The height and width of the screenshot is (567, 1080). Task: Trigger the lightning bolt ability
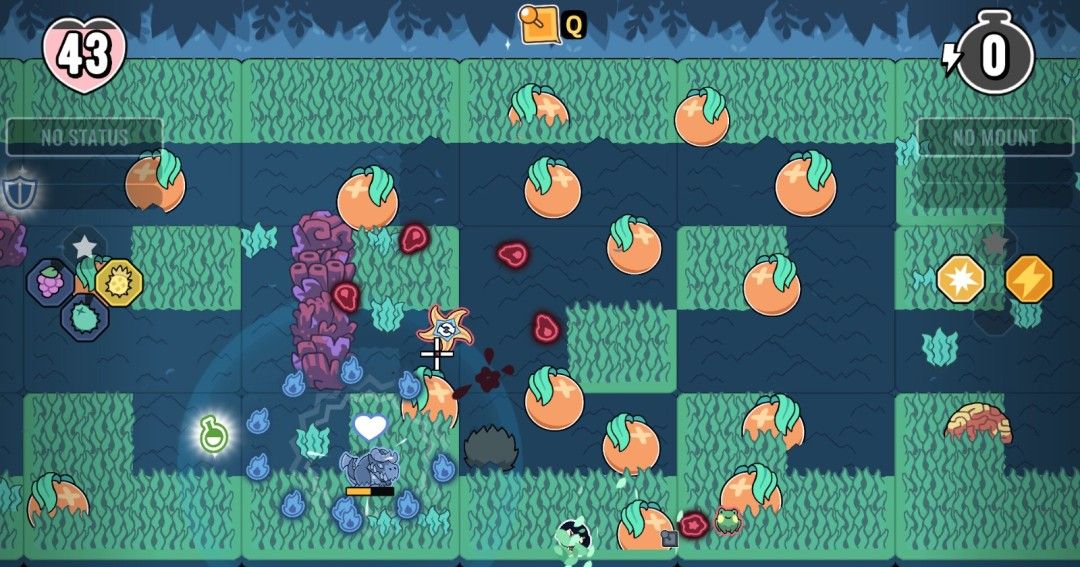click(x=1028, y=279)
